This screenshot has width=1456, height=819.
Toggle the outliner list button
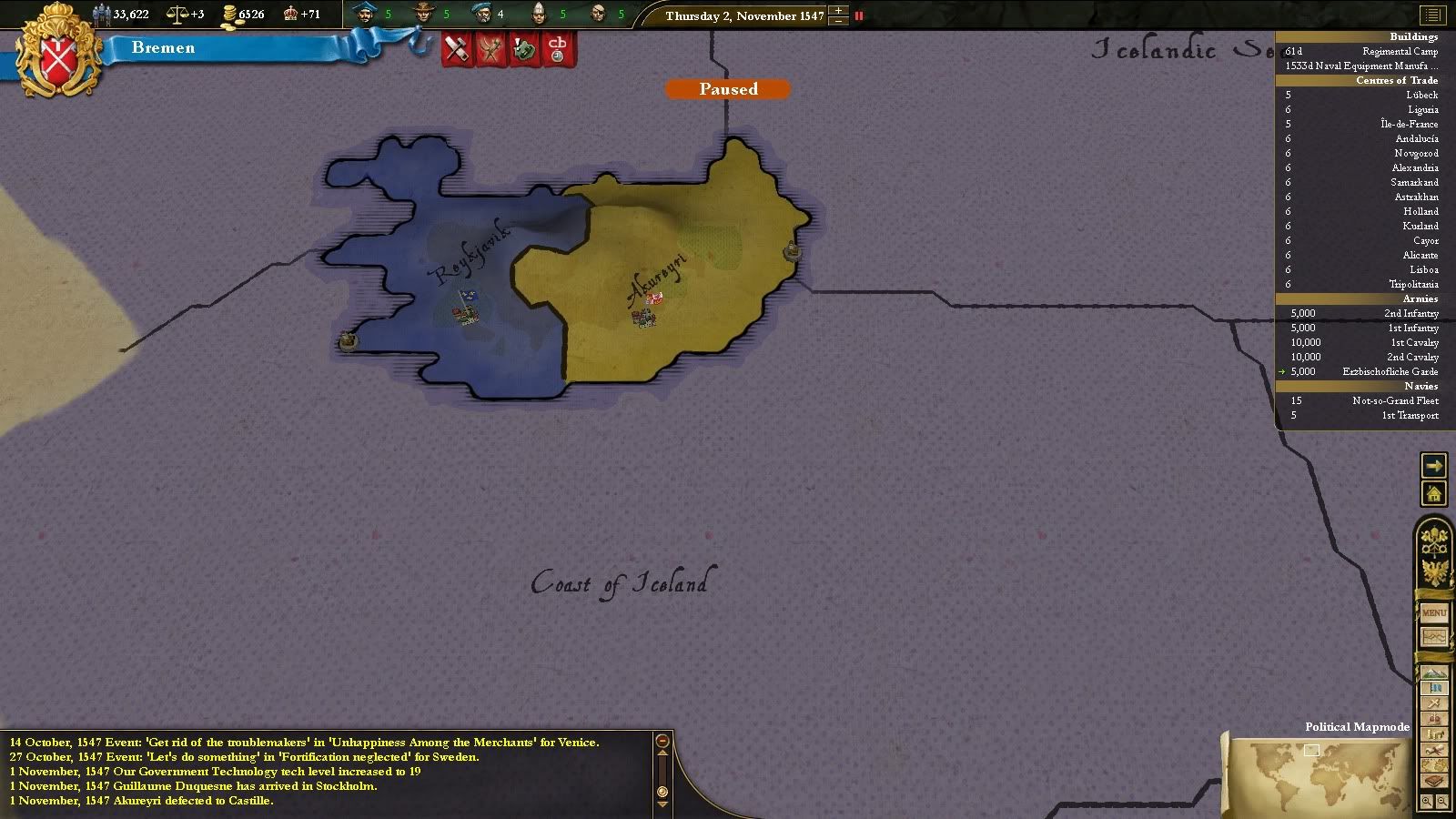pos(1433,15)
